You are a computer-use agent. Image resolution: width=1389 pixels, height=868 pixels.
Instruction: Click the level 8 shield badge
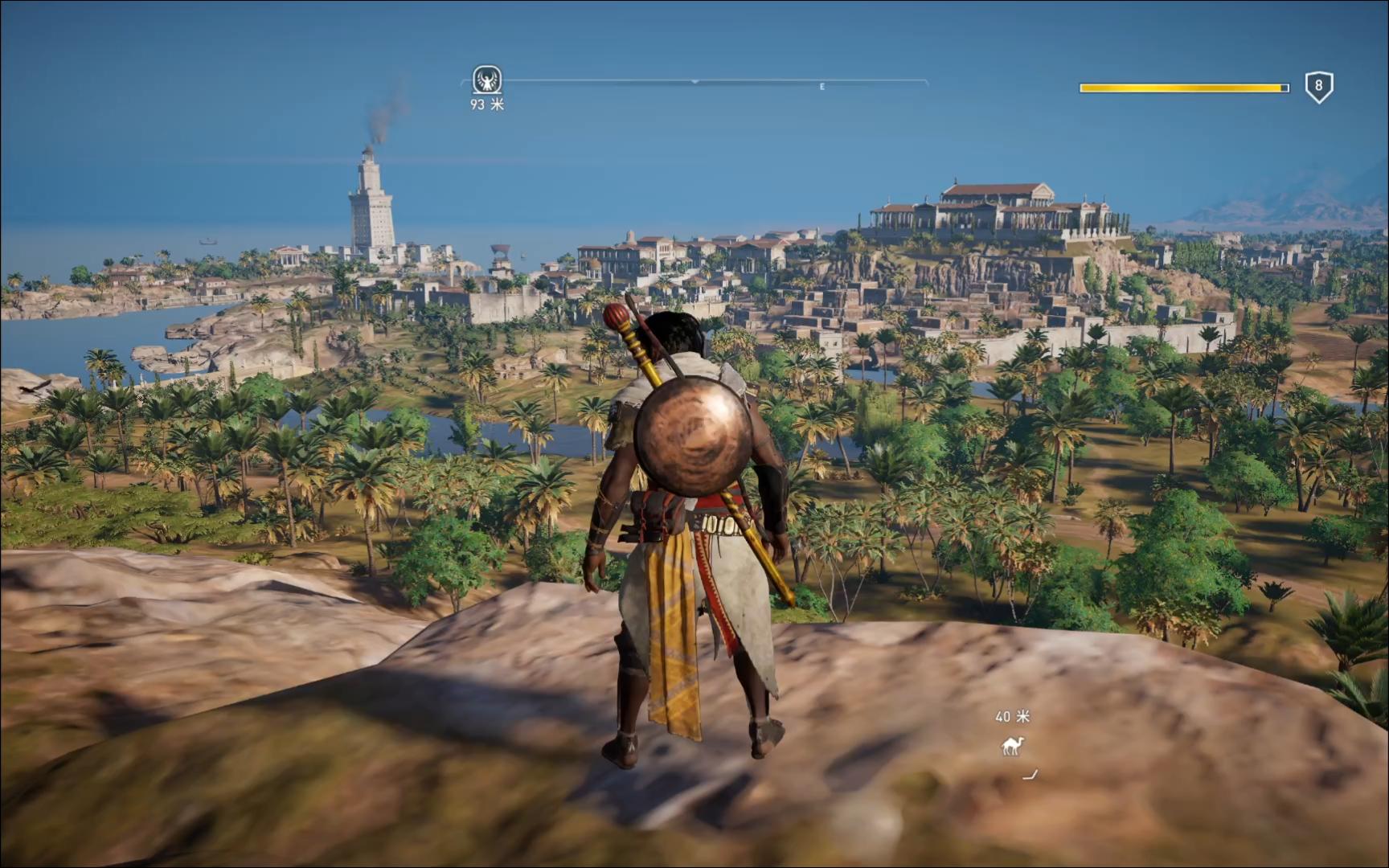1318,87
